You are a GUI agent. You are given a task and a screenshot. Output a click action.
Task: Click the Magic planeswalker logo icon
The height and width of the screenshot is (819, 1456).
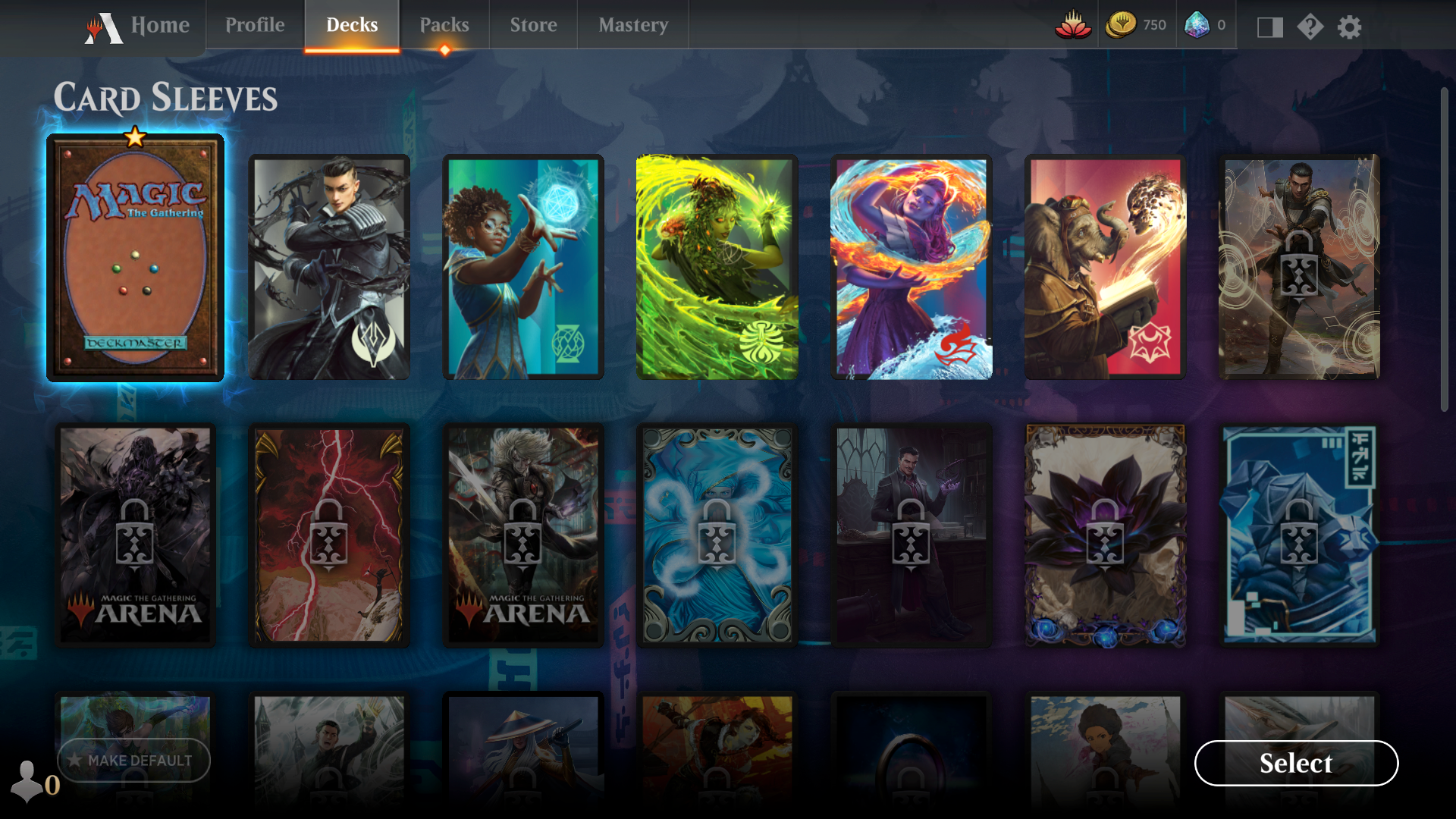tap(105, 25)
